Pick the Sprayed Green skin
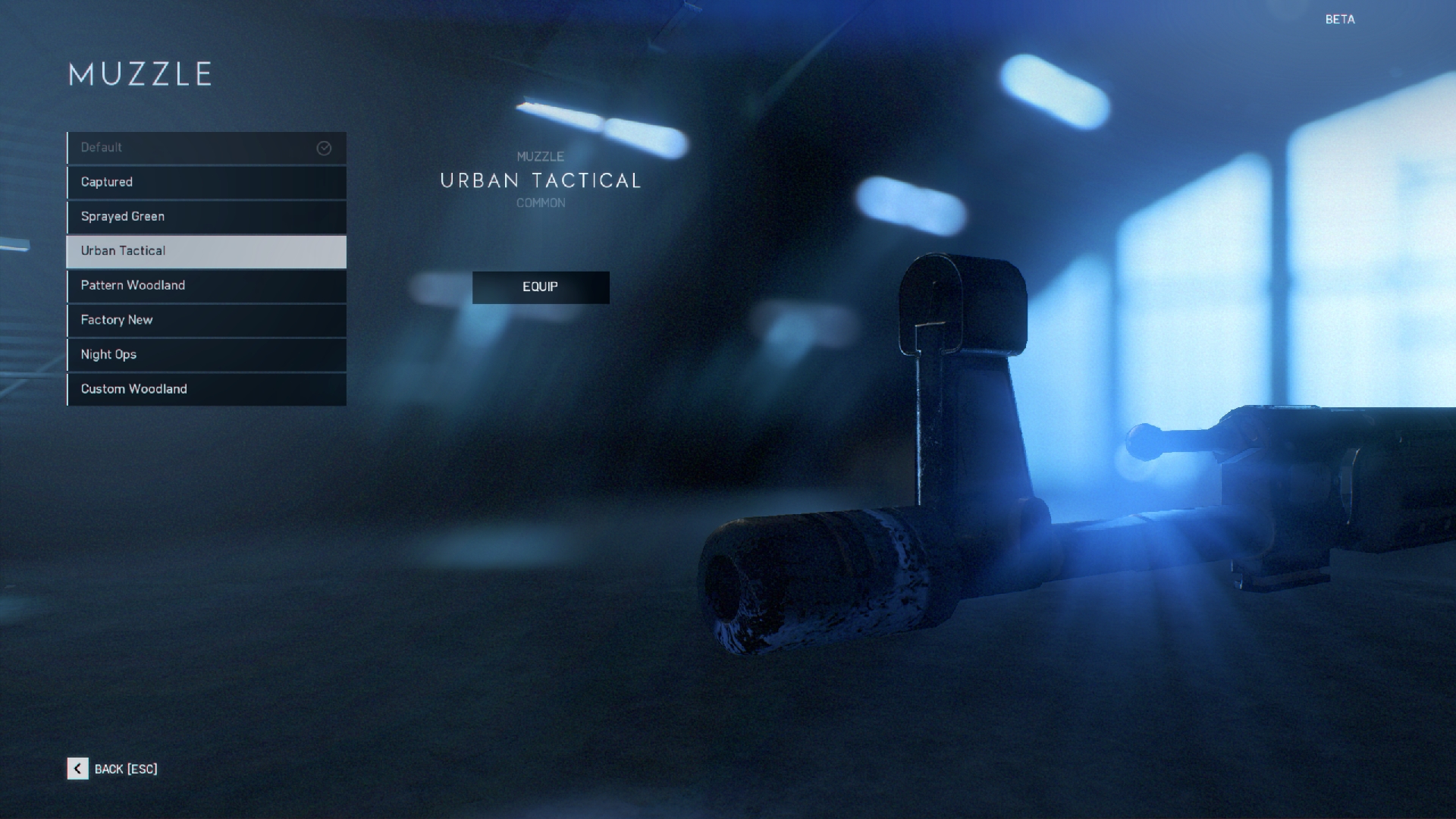This screenshot has height=819, width=1456. (206, 217)
